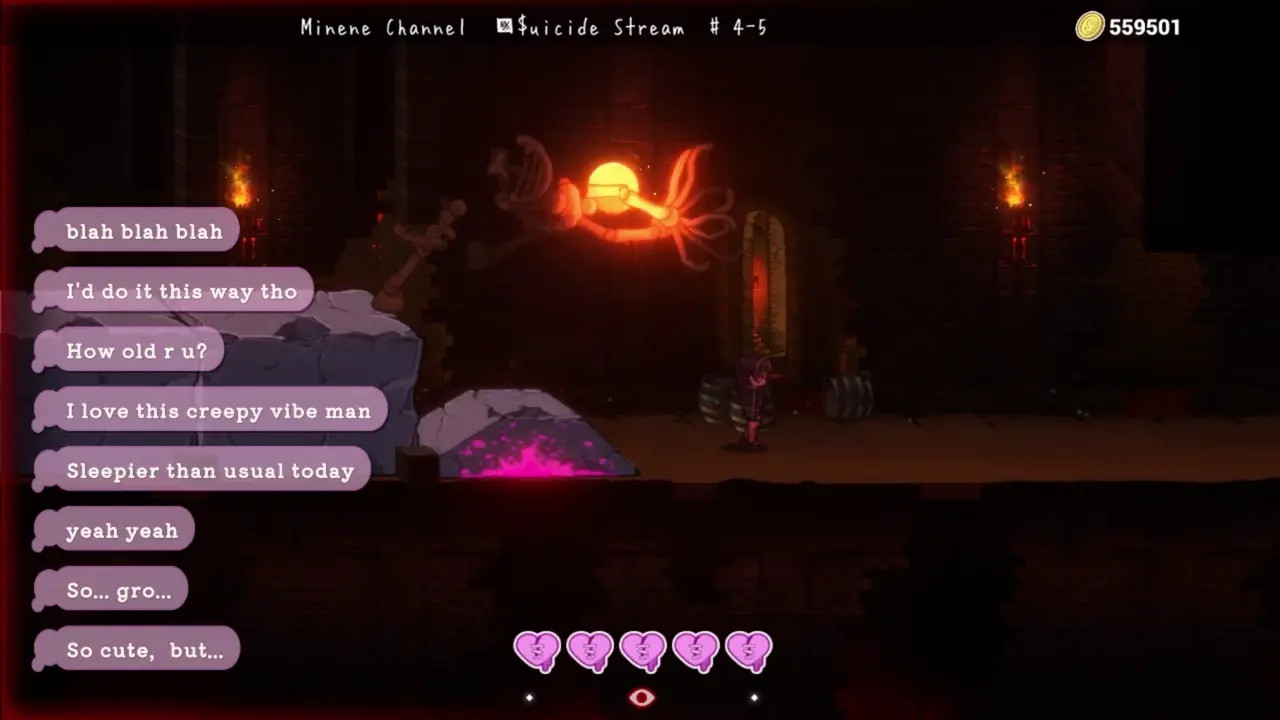The height and width of the screenshot is (720, 1280).
Task: Select the "I love this creepy vibe man" comment
Action: click(218, 411)
